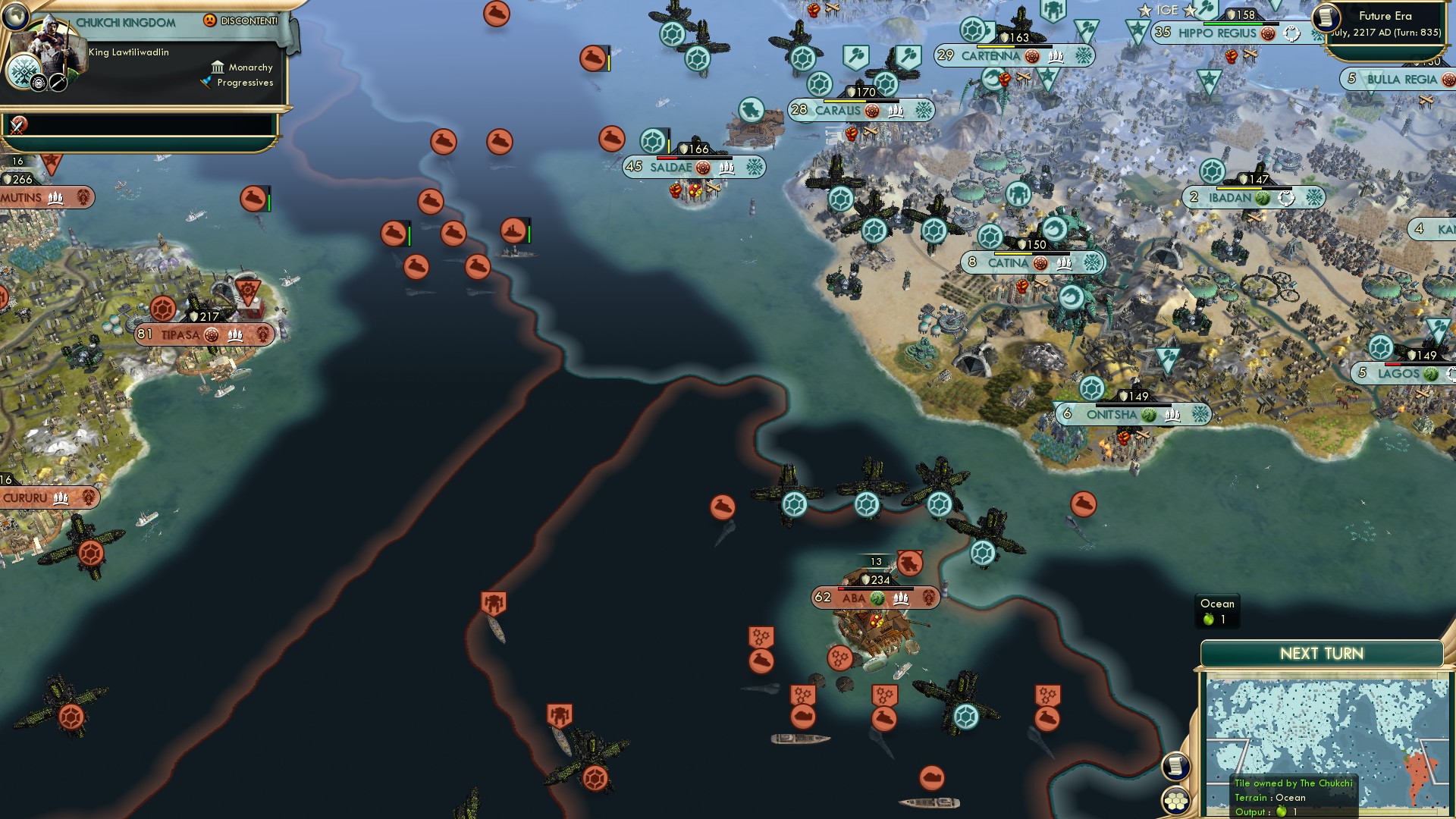Click the Future Era scroll icon top-right
This screenshot has height=819, width=1456.
coord(1325,17)
